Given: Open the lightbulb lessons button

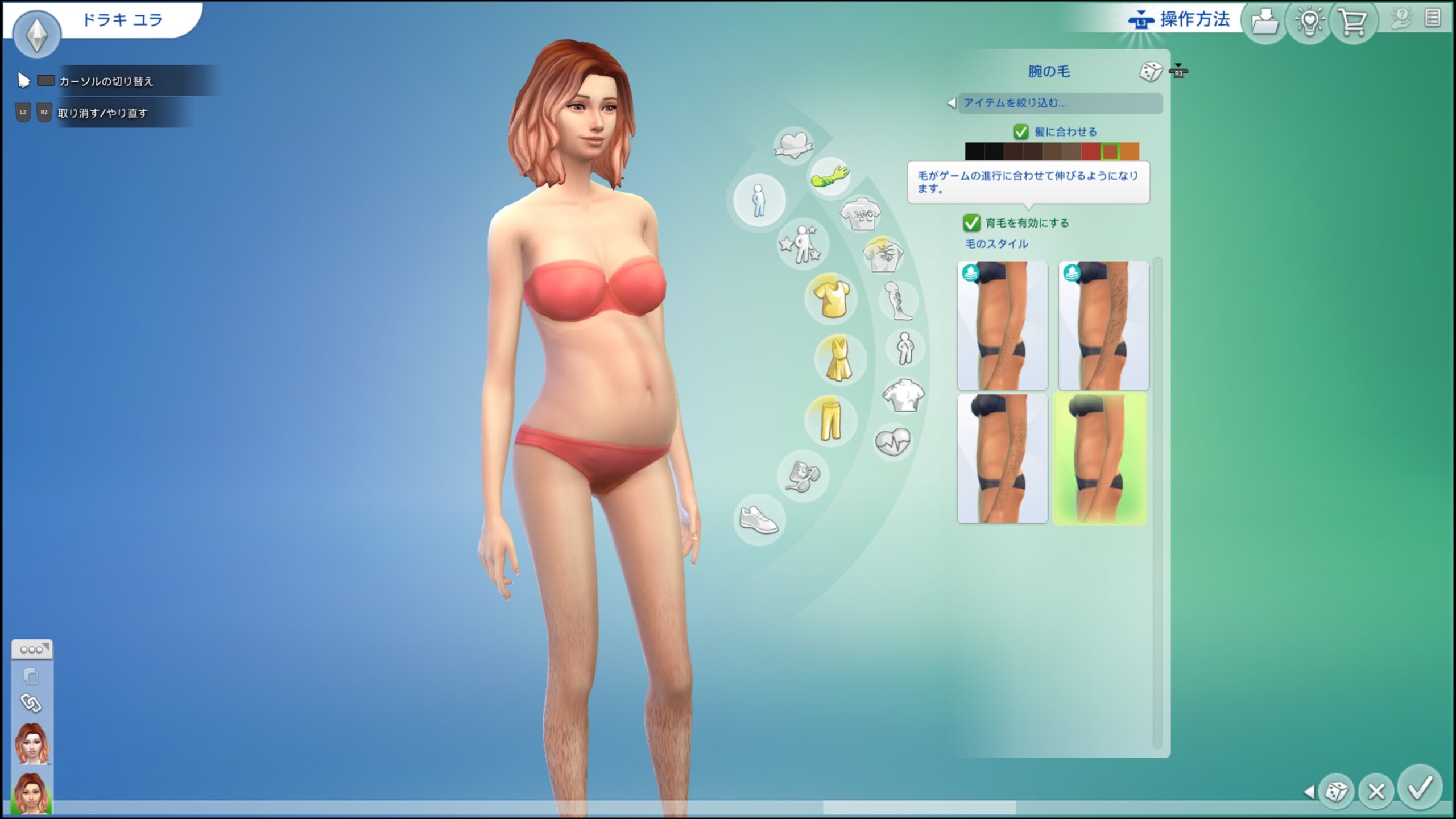Looking at the screenshot, I should point(1309,23).
